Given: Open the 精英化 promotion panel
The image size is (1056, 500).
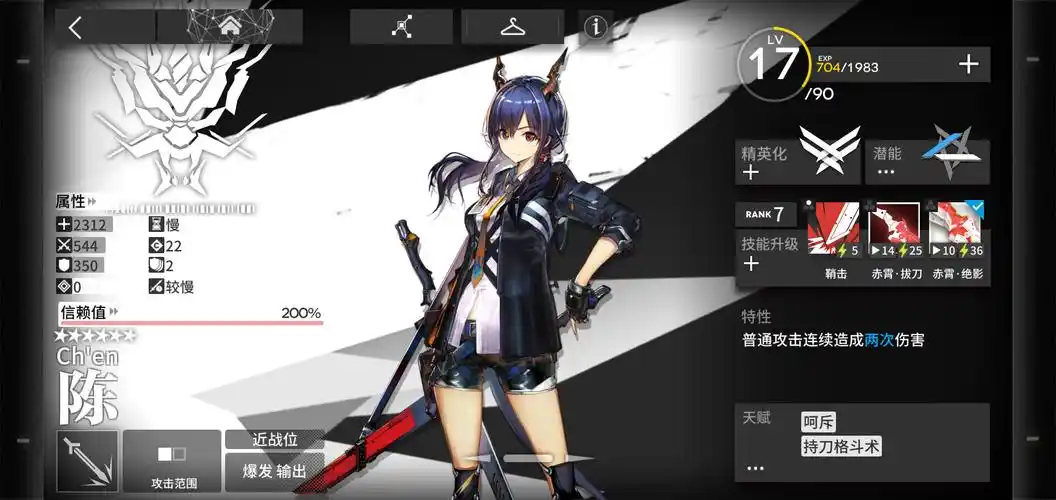Looking at the screenshot, I should (x=797, y=161).
